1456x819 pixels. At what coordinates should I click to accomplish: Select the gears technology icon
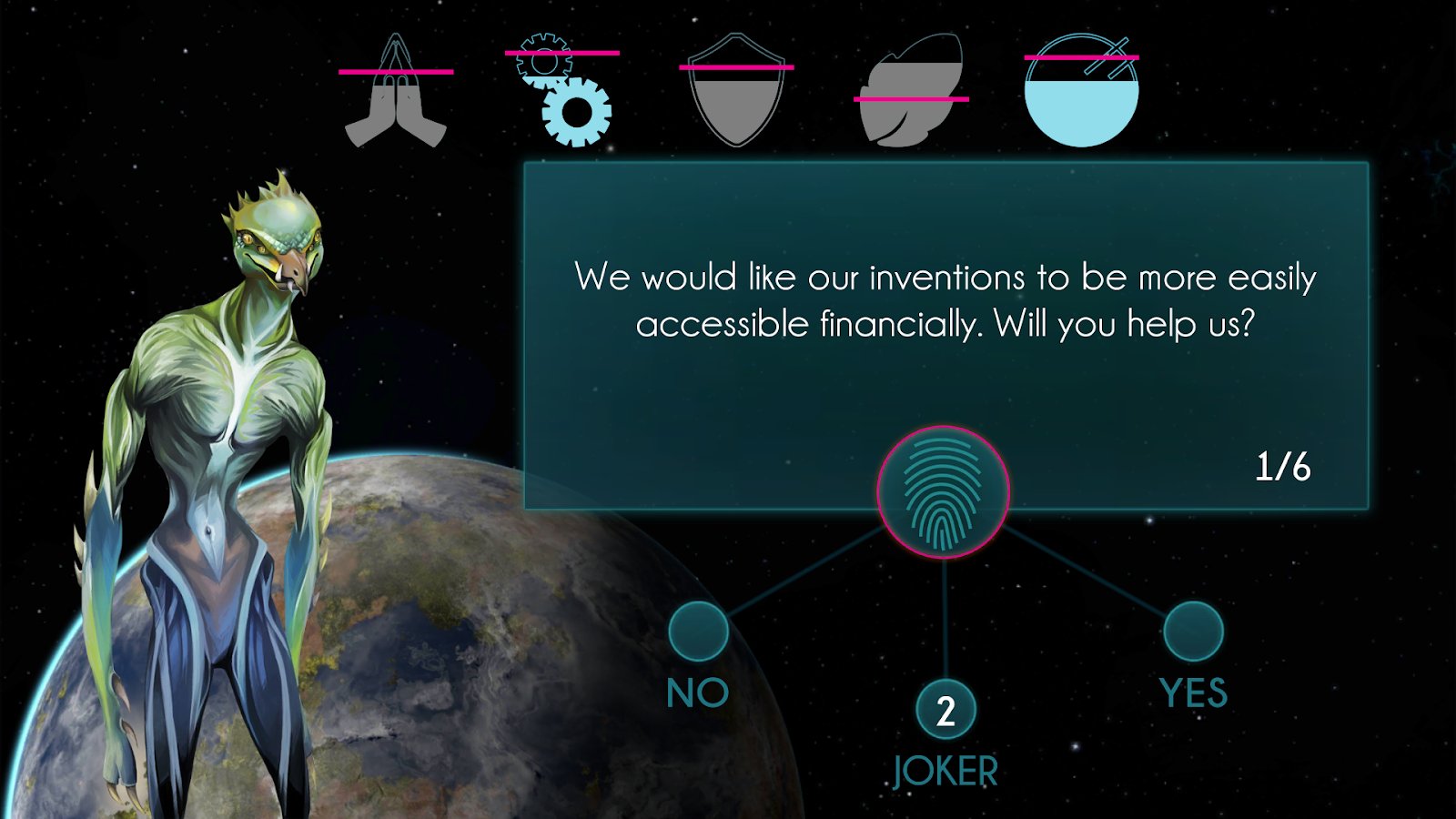click(564, 91)
